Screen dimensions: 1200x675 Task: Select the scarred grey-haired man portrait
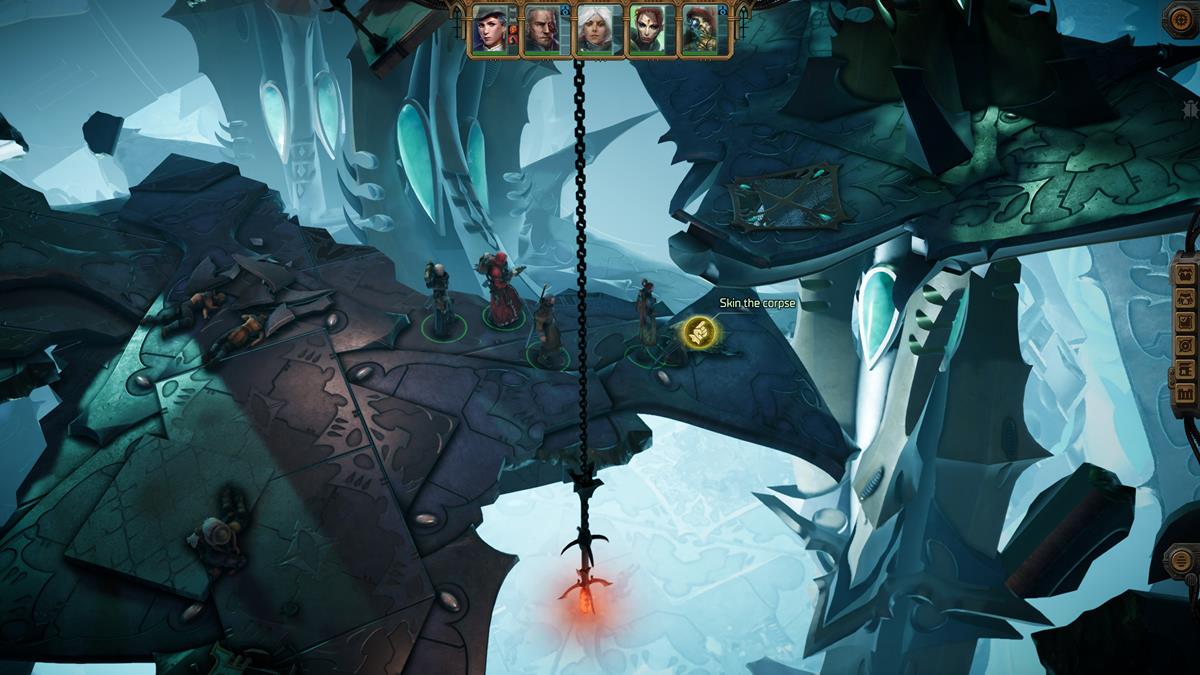pyautogui.click(x=542, y=30)
